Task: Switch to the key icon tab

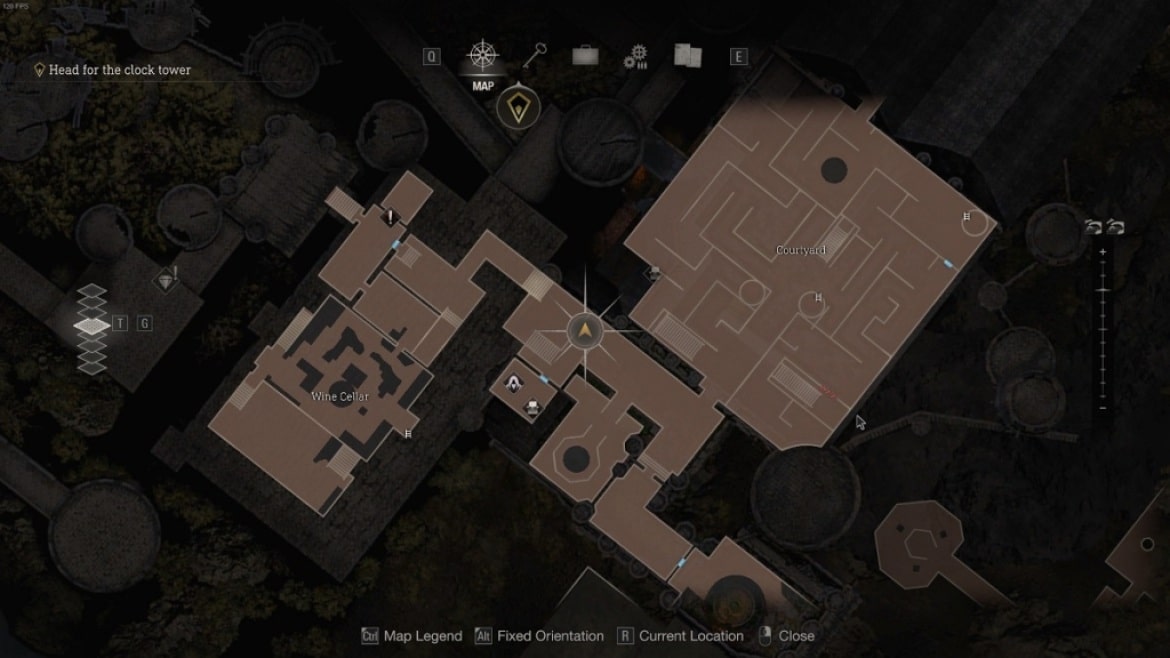Action: click(x=535, y=56)
